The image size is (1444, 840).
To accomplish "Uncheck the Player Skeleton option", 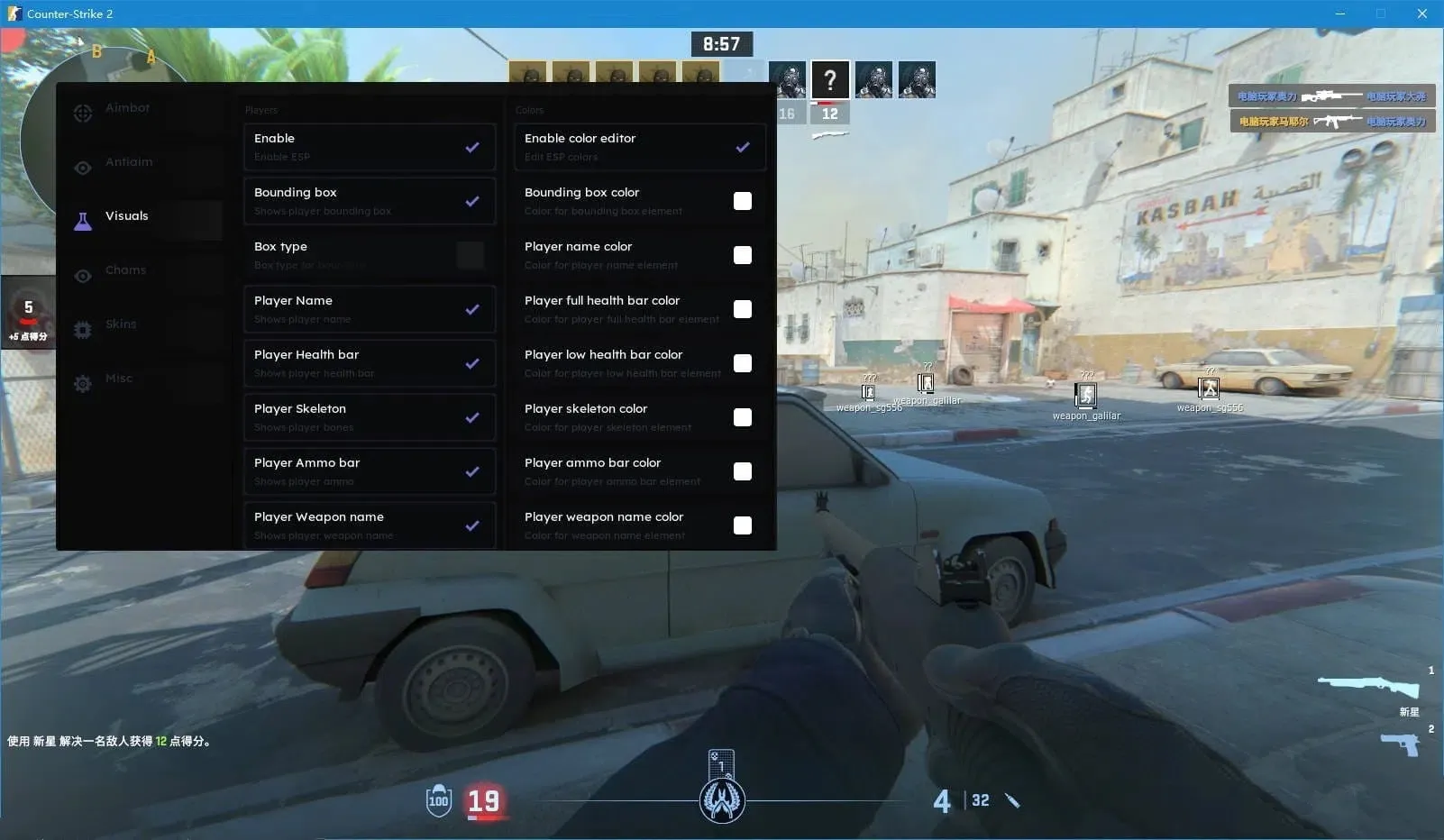I will pyautogui.click(x=472, y=417).
